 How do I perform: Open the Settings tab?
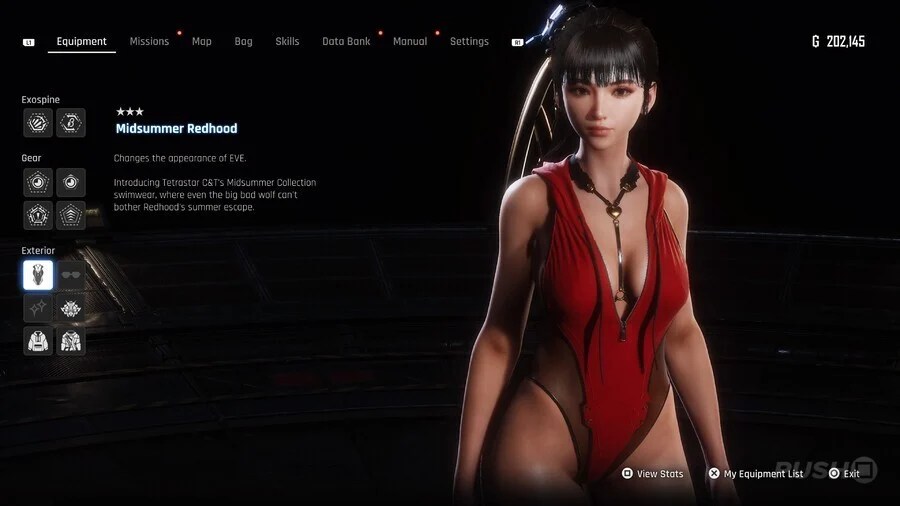[469, 42]
